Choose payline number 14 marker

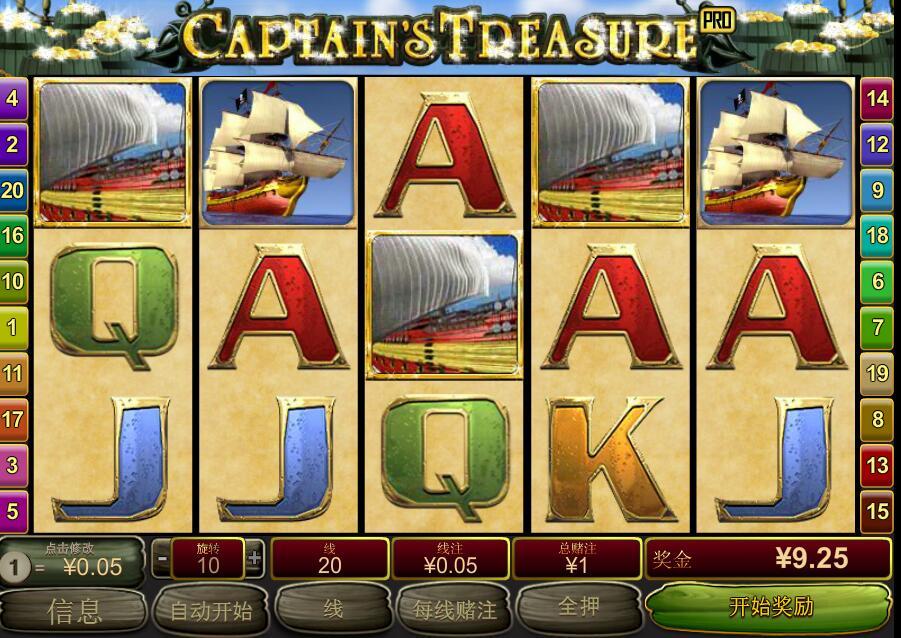(877, 99)
